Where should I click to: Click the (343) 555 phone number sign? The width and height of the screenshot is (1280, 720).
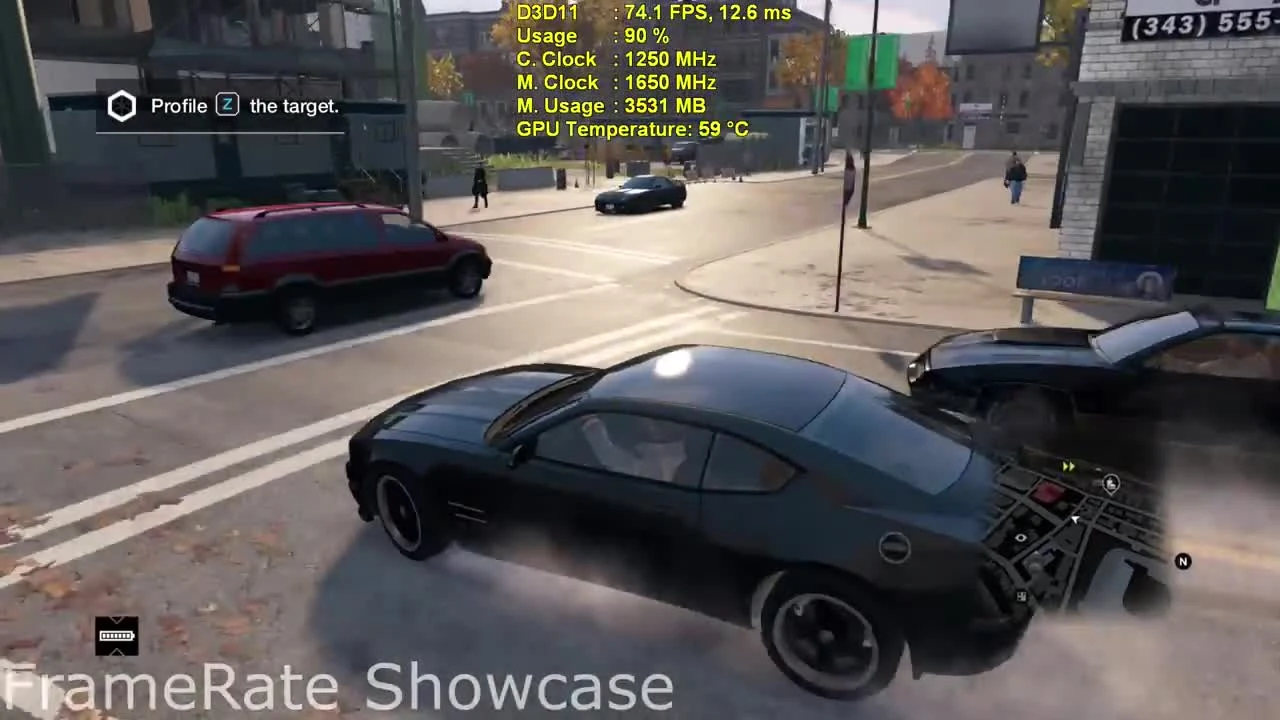tap(1200, 24)
